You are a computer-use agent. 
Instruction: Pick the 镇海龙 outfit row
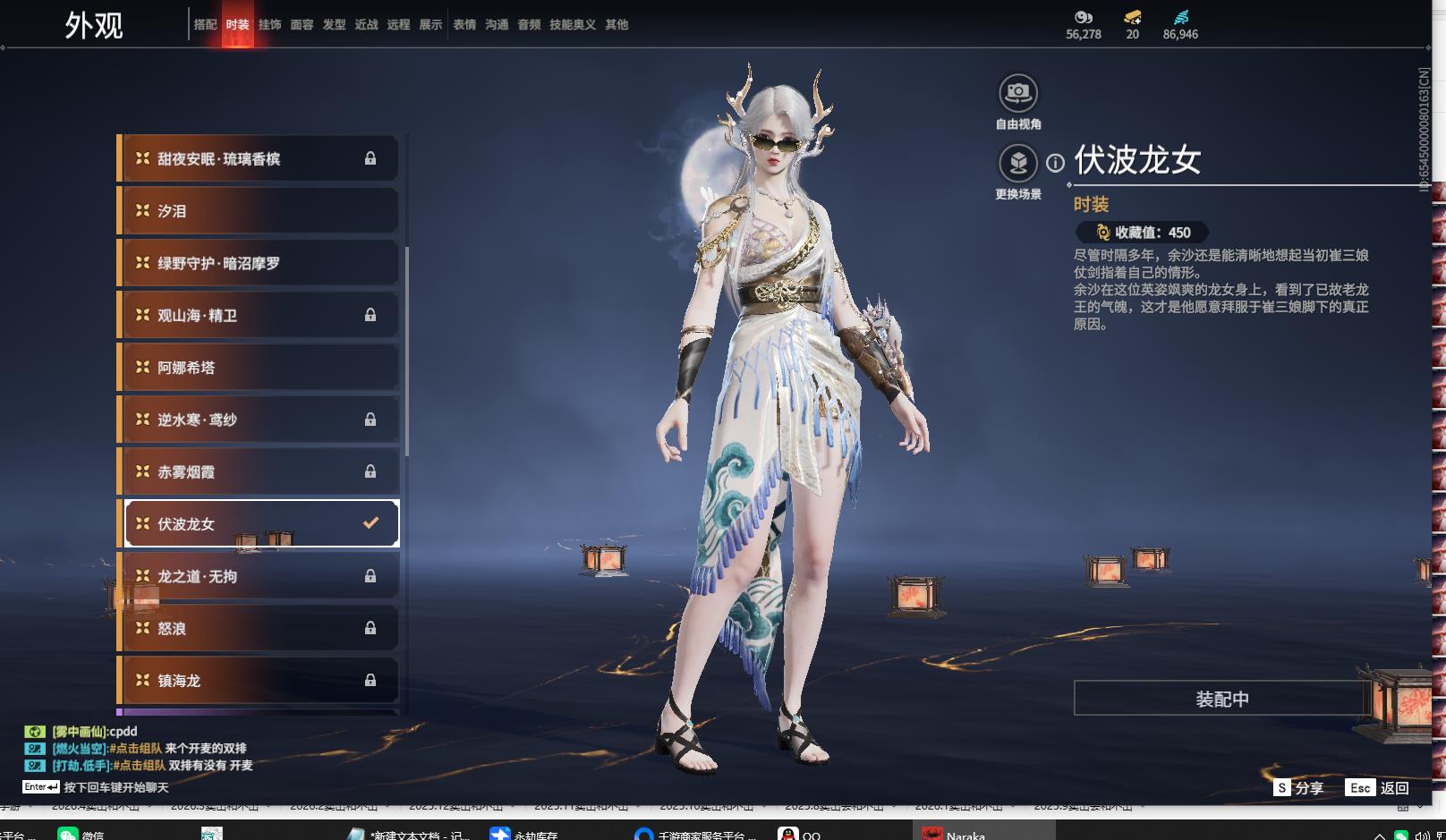click(x=258, y=681)
